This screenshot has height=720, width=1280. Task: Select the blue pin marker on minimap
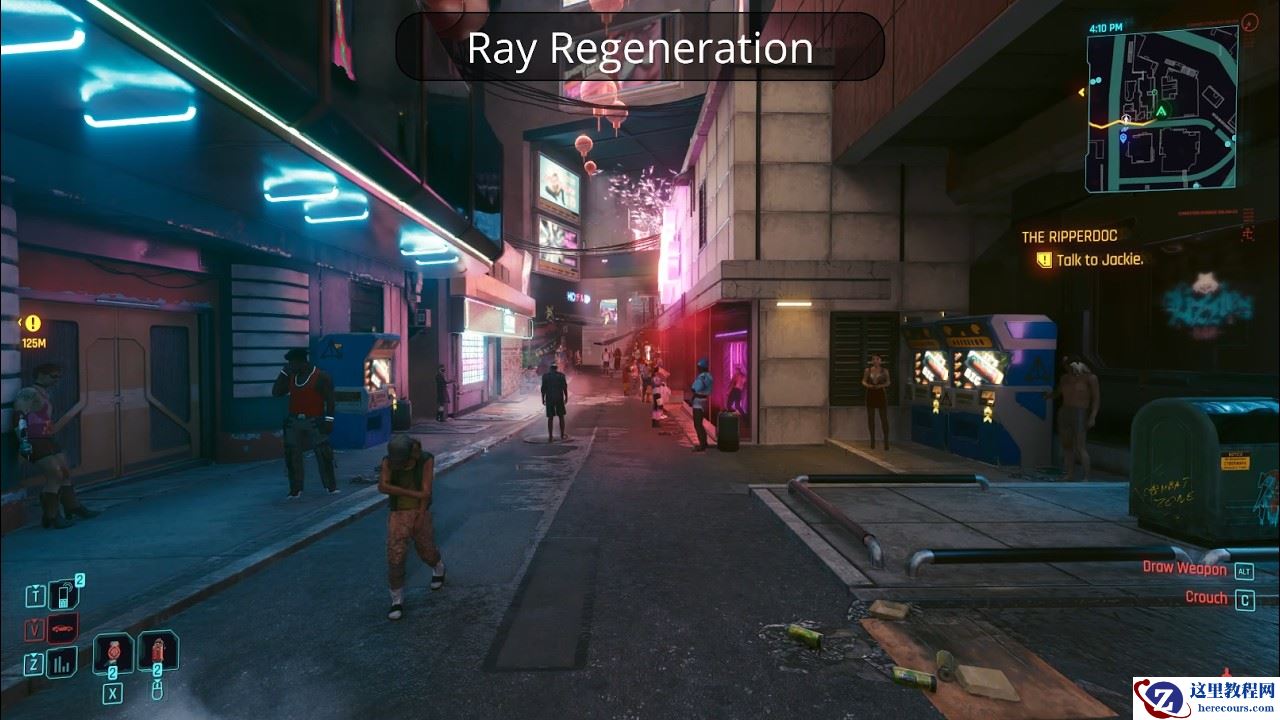[1123, 138]
